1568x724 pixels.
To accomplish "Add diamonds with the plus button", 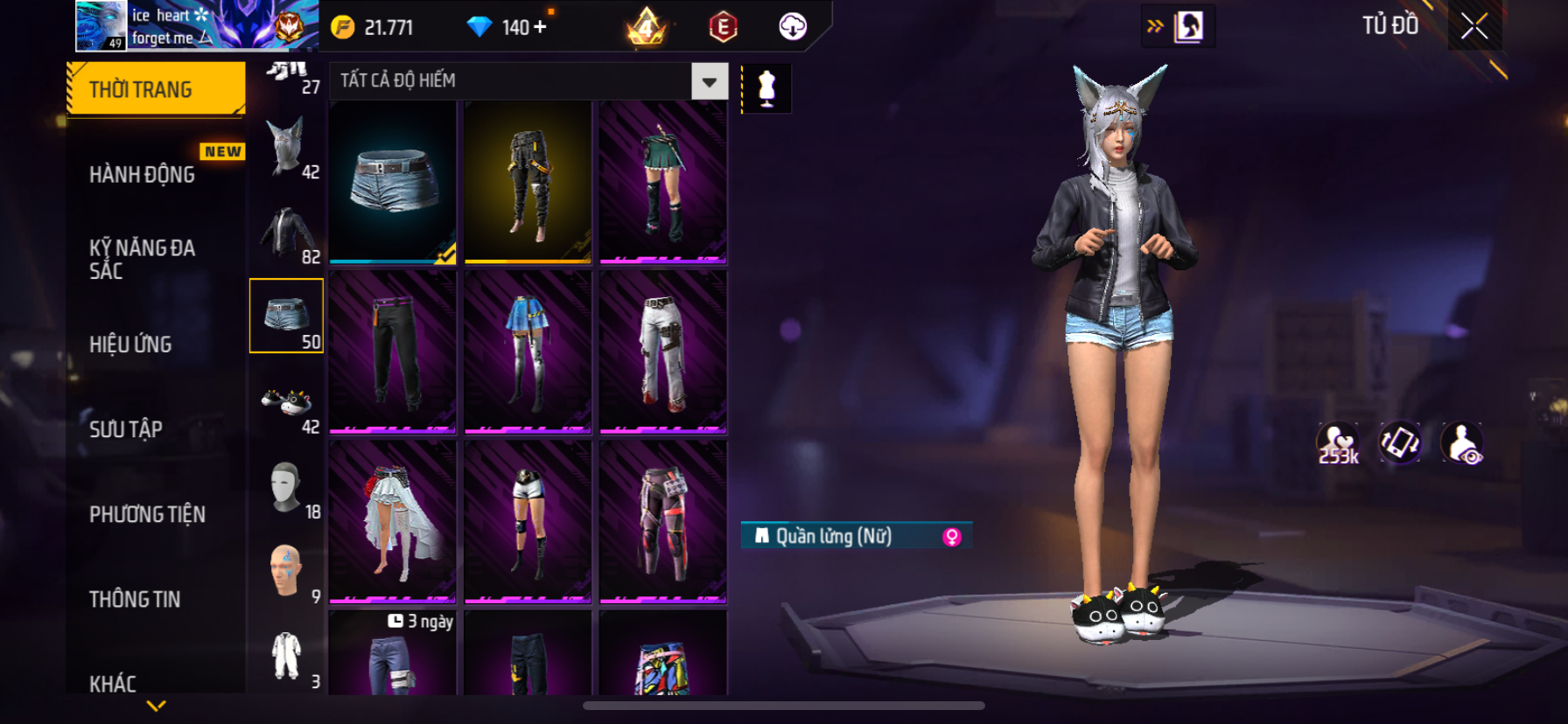I will pyautogui.click(x=540, y=27).
